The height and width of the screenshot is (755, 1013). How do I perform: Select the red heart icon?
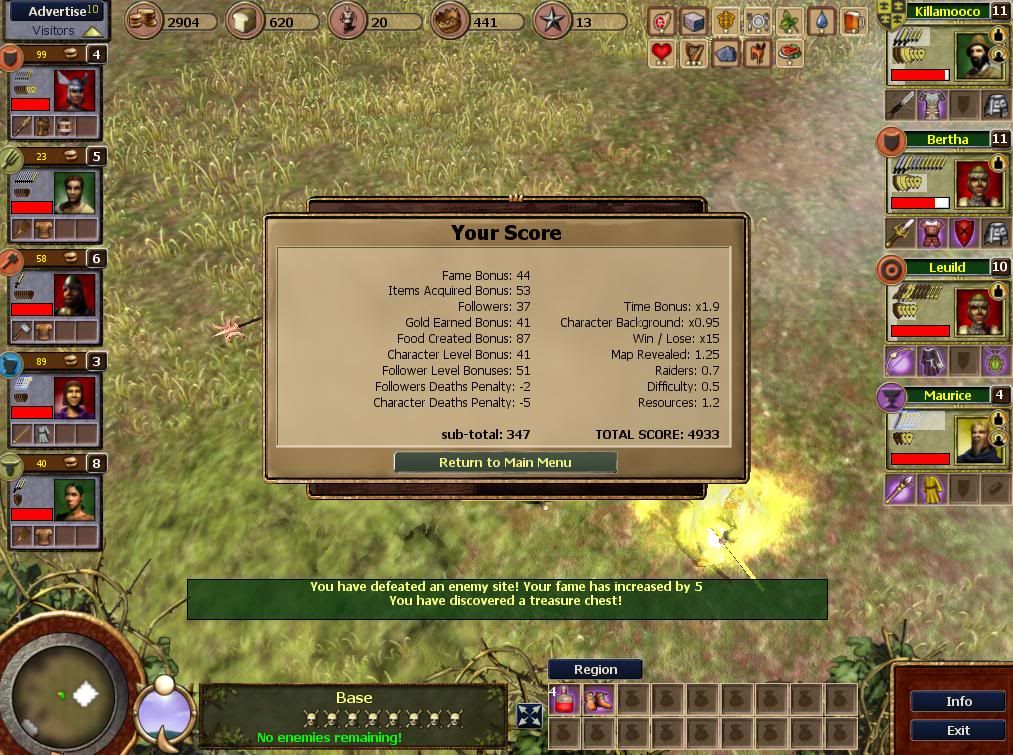click(661, 53)
